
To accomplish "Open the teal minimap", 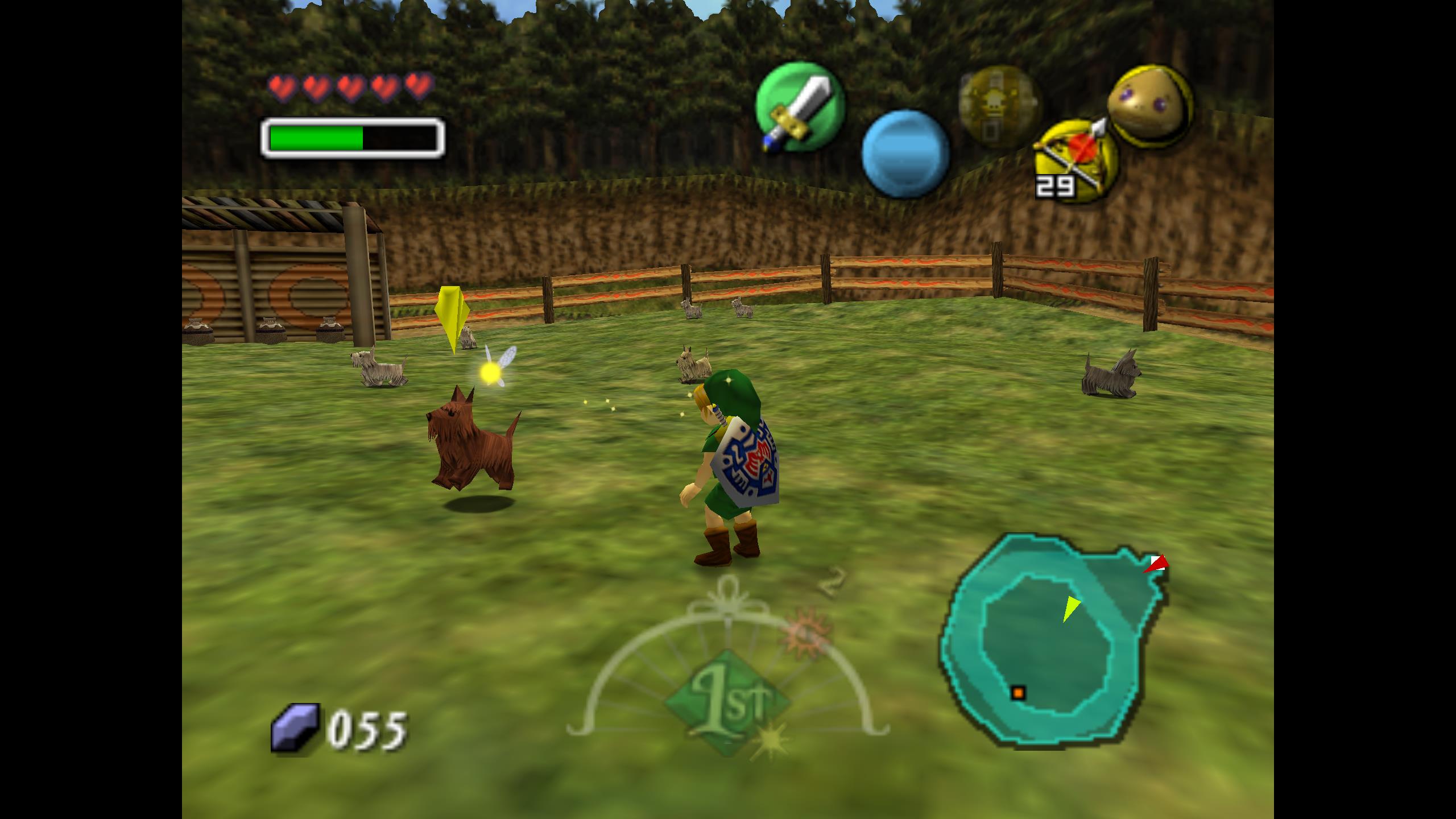I will coord(1052,640).
